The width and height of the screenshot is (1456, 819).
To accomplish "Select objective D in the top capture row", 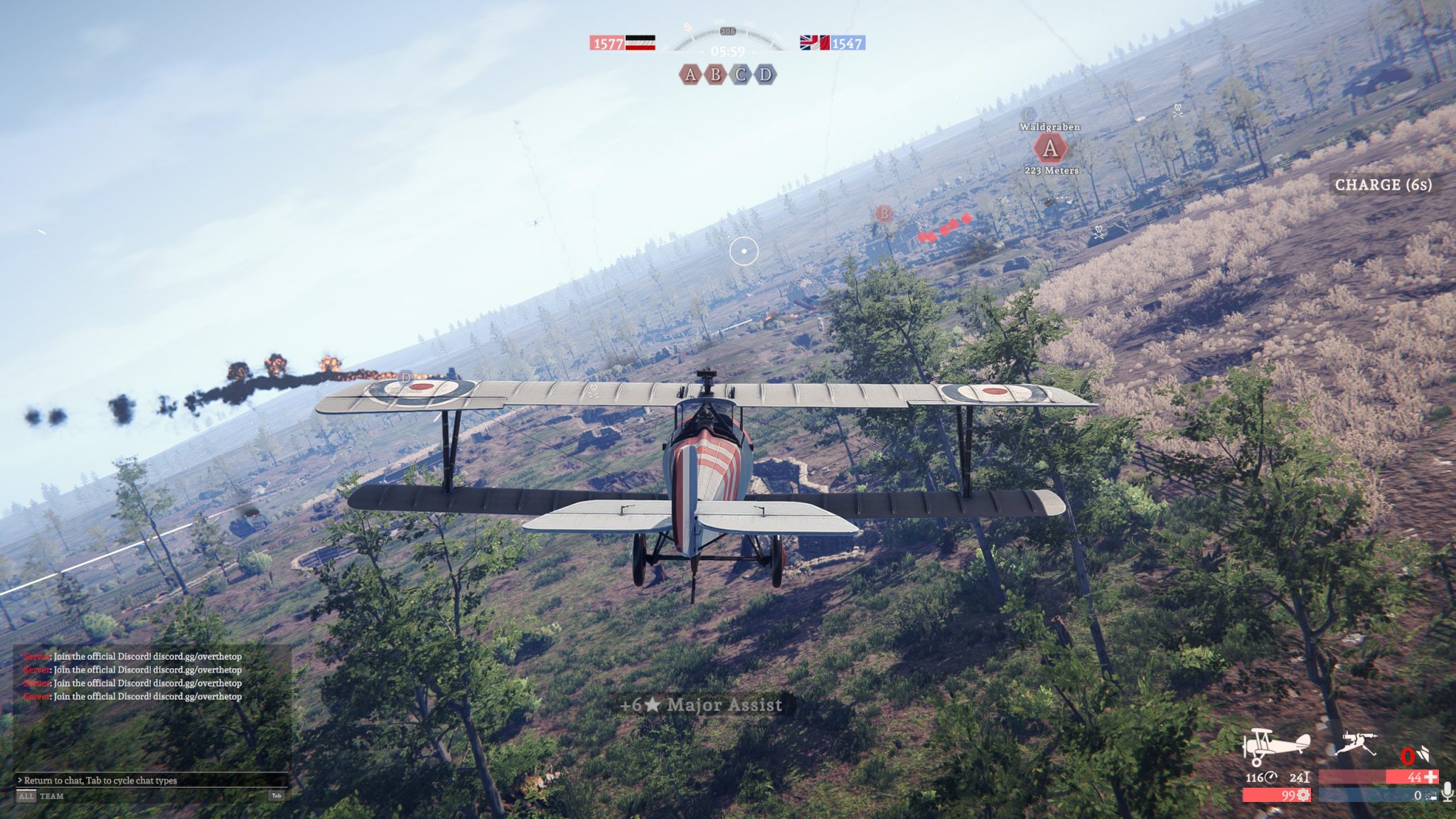I will [x=766, y=75].
